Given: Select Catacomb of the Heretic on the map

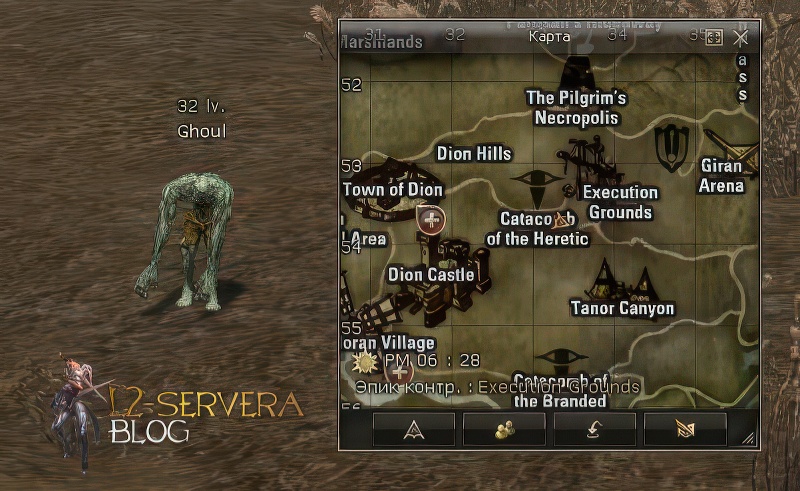Looking at the screenshot, I should pyautogui.click(x=537, y=229).
